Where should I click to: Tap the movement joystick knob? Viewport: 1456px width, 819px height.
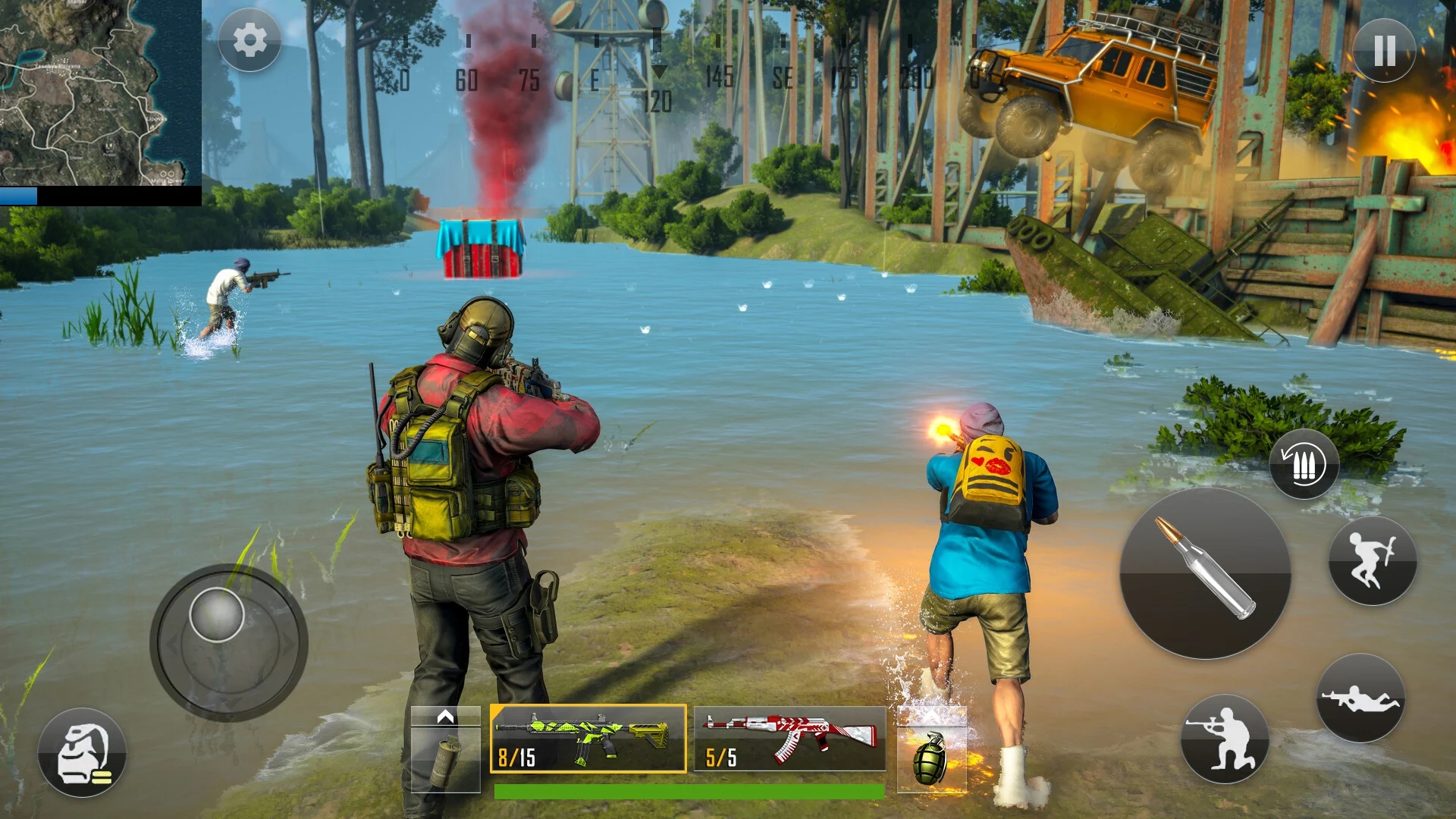pyautogui.click(x=217, y=614)
